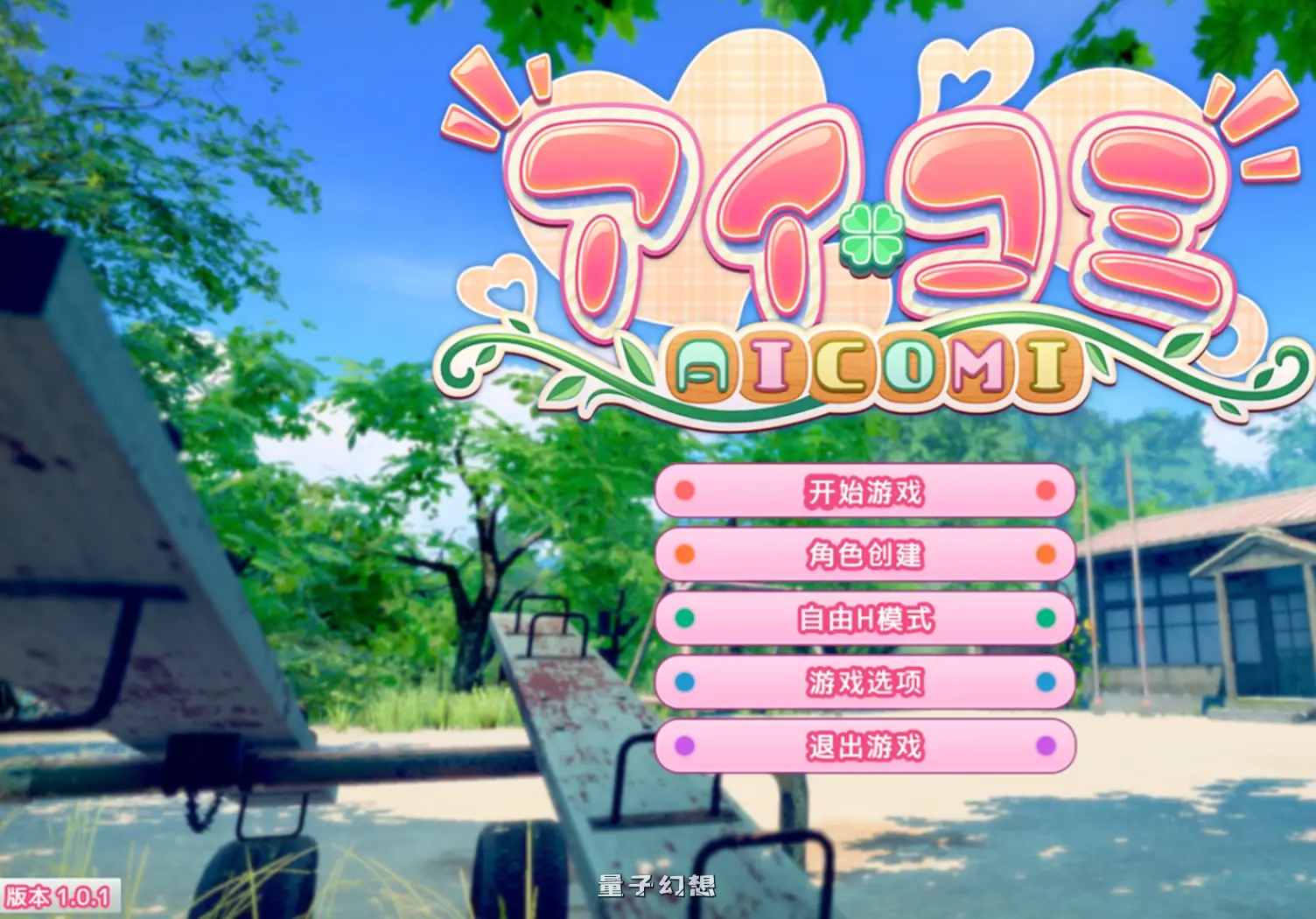Image resolution: width=1316 pixels, height=919 pixels.
Task: Click the blue dot left of 游戏选项
Action: pos(685,682)
